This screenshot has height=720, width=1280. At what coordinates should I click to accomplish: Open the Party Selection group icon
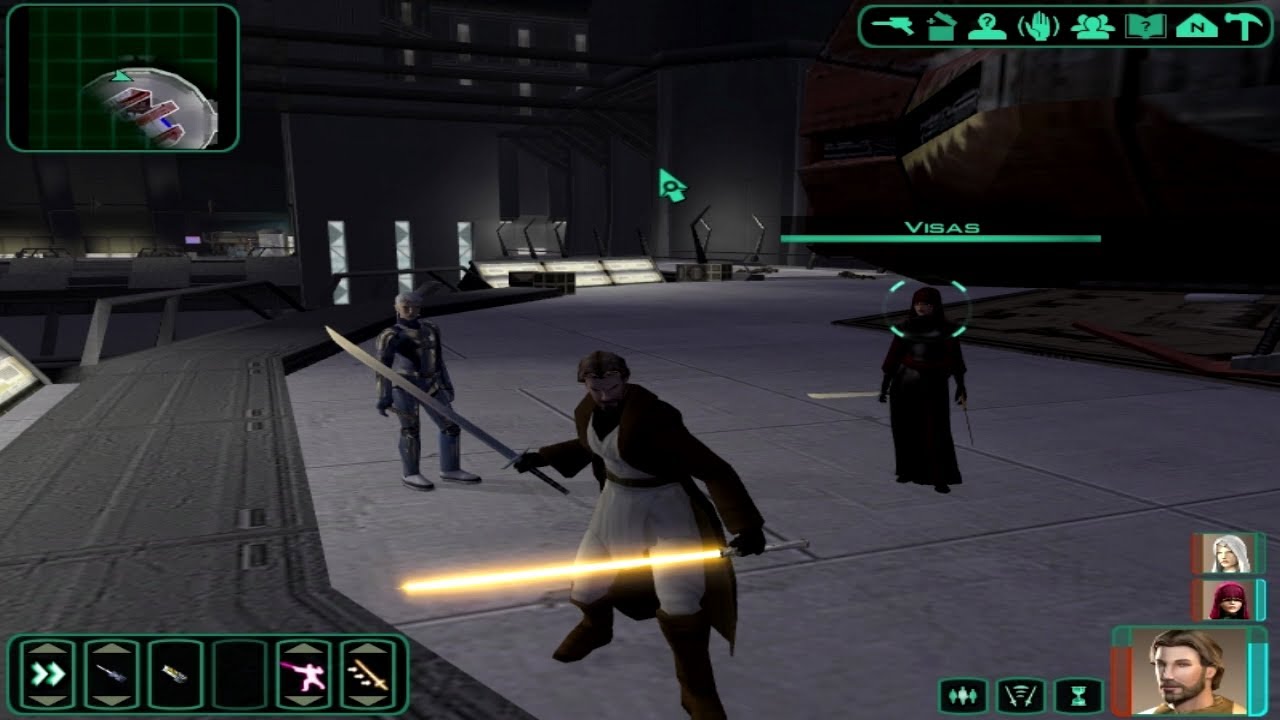(x=1095, y=28)
